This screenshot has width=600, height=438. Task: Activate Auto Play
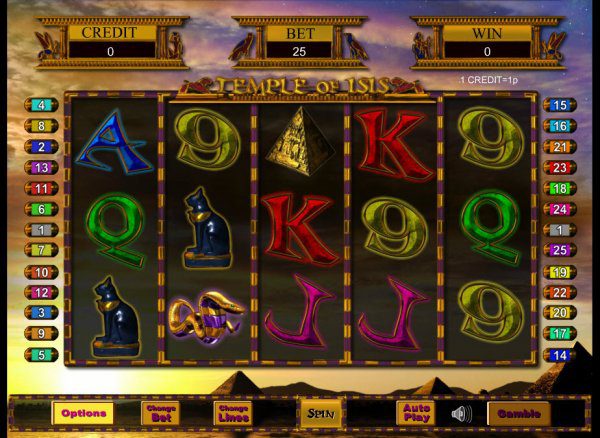414,412
